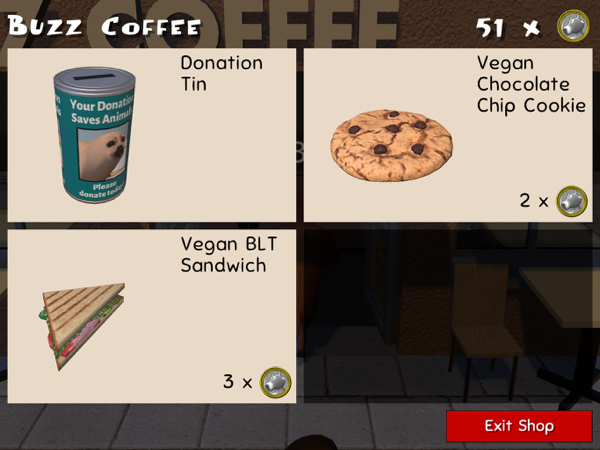
Task: Purchase the Vegan BLT Sandwich
Action: (152, 316)
